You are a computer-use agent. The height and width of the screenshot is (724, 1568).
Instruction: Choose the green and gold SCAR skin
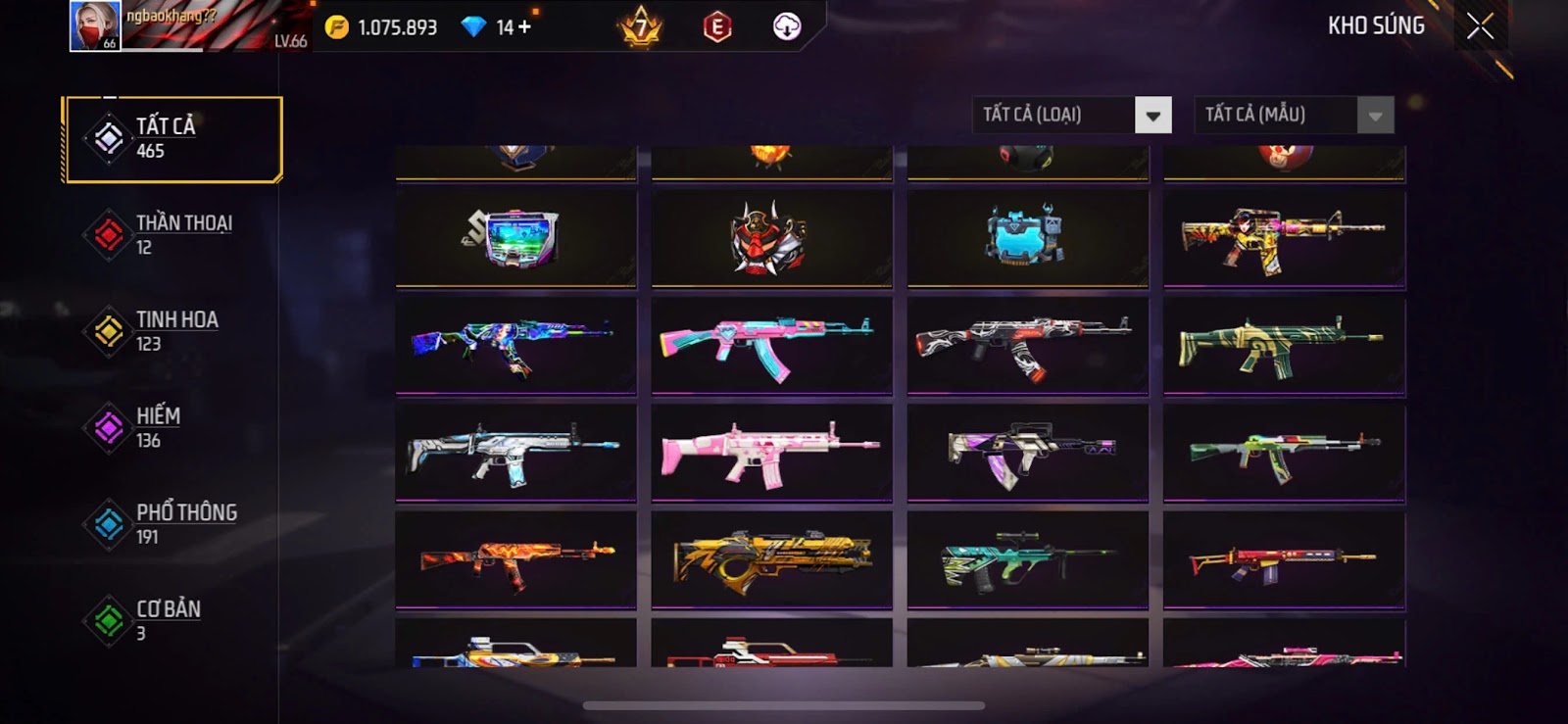[x=1284, y=346]
